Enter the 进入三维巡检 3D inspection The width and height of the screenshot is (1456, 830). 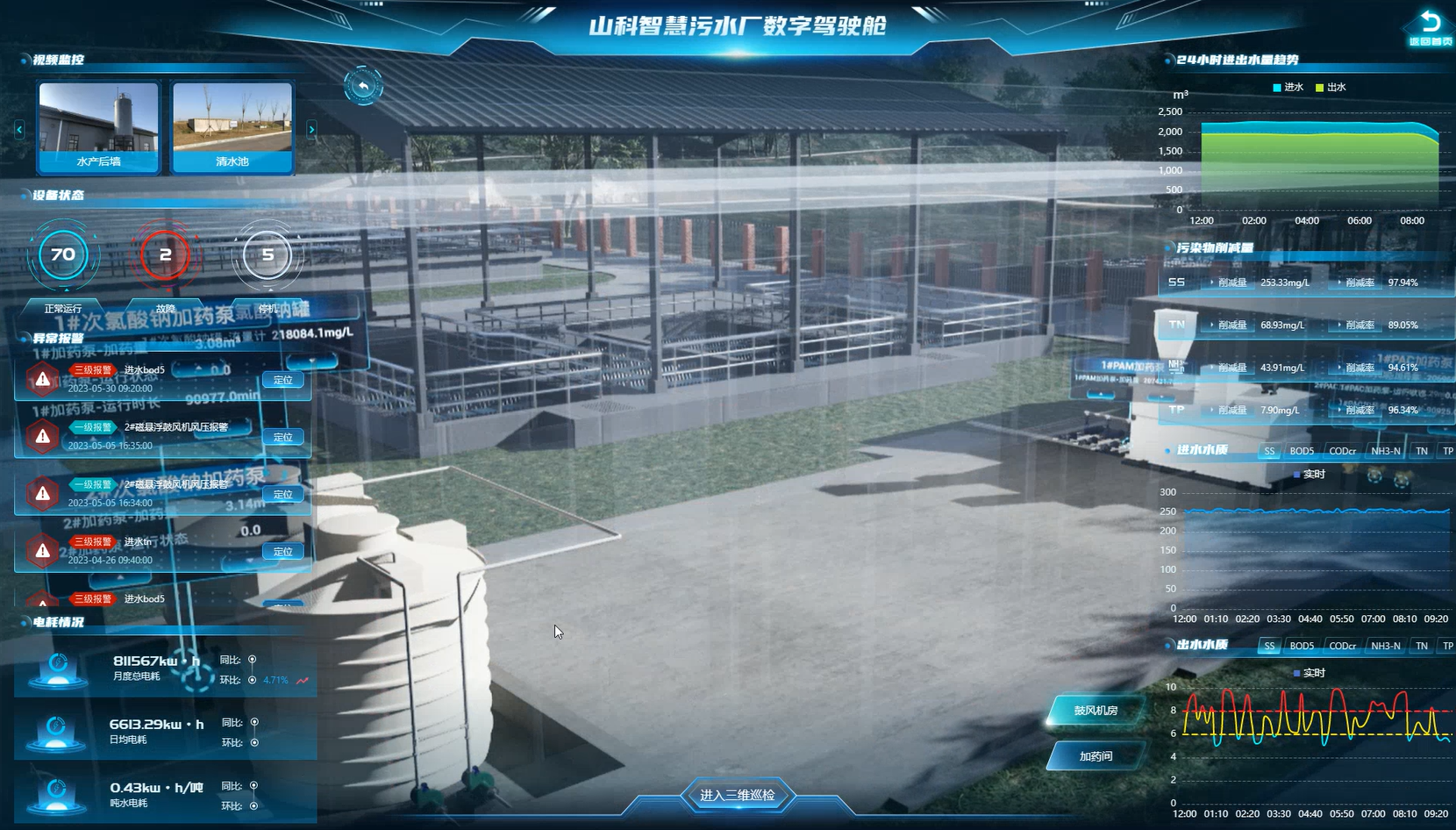pos(737,795)
